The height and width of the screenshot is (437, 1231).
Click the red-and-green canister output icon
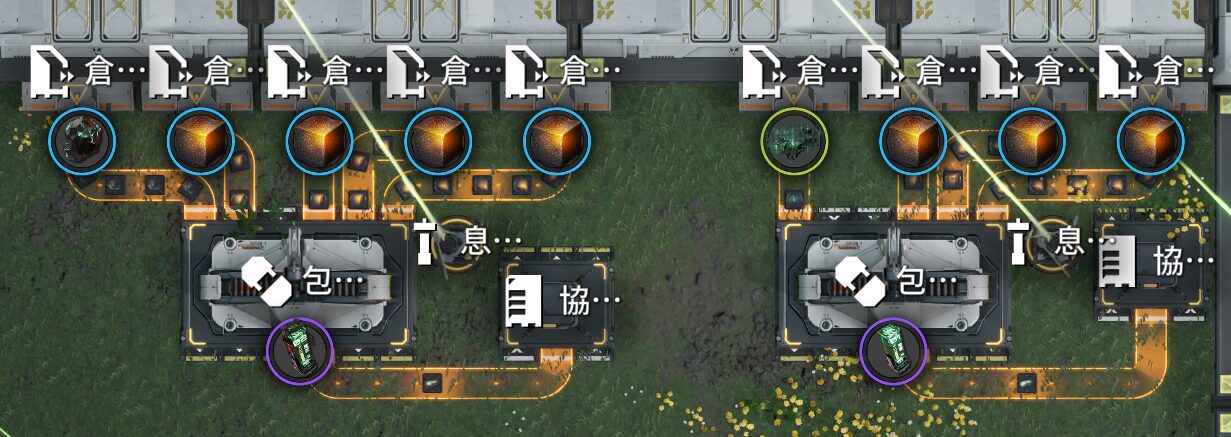tap(300, 352)
